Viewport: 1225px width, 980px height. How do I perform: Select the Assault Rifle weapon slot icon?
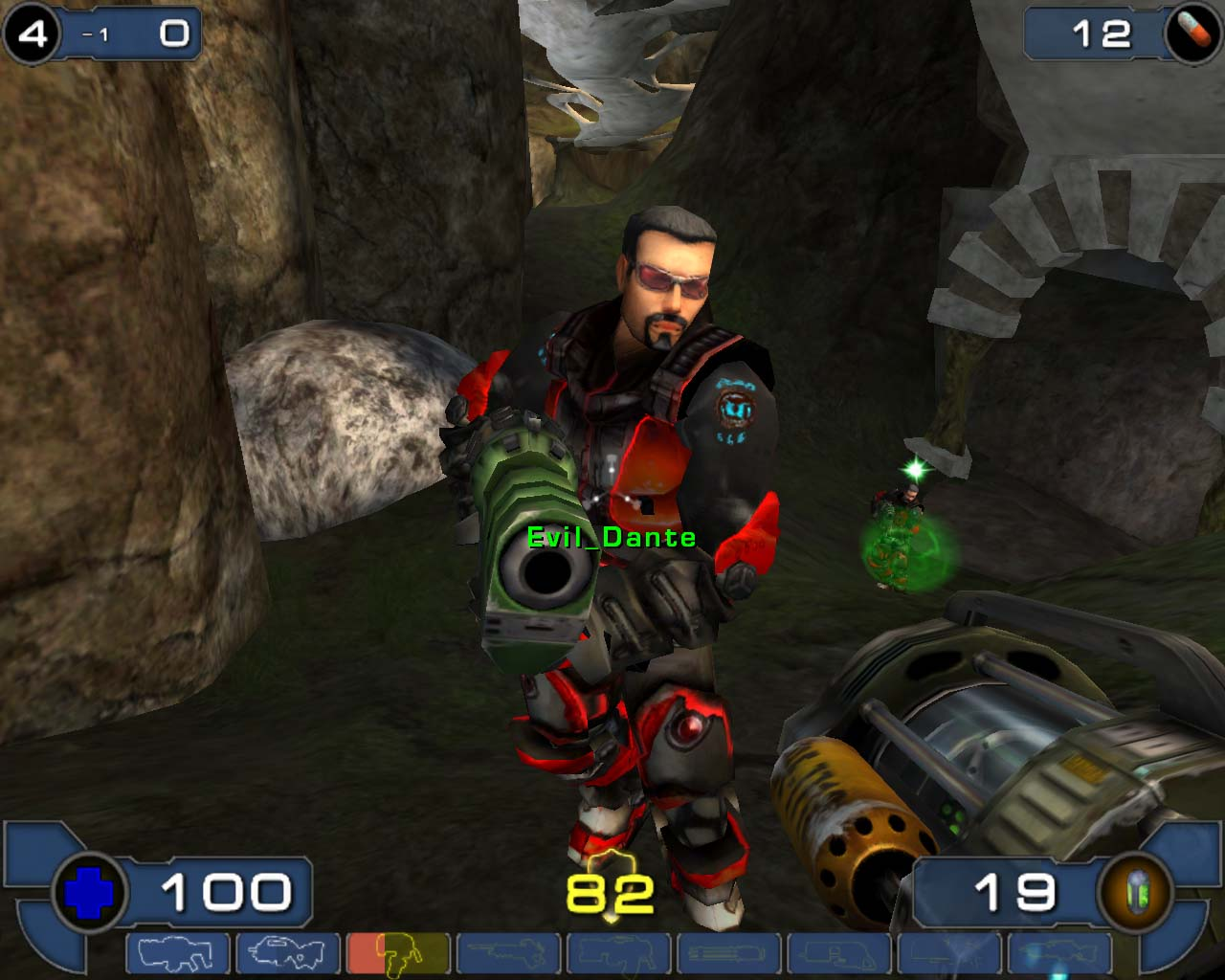(x=287, y=955)
